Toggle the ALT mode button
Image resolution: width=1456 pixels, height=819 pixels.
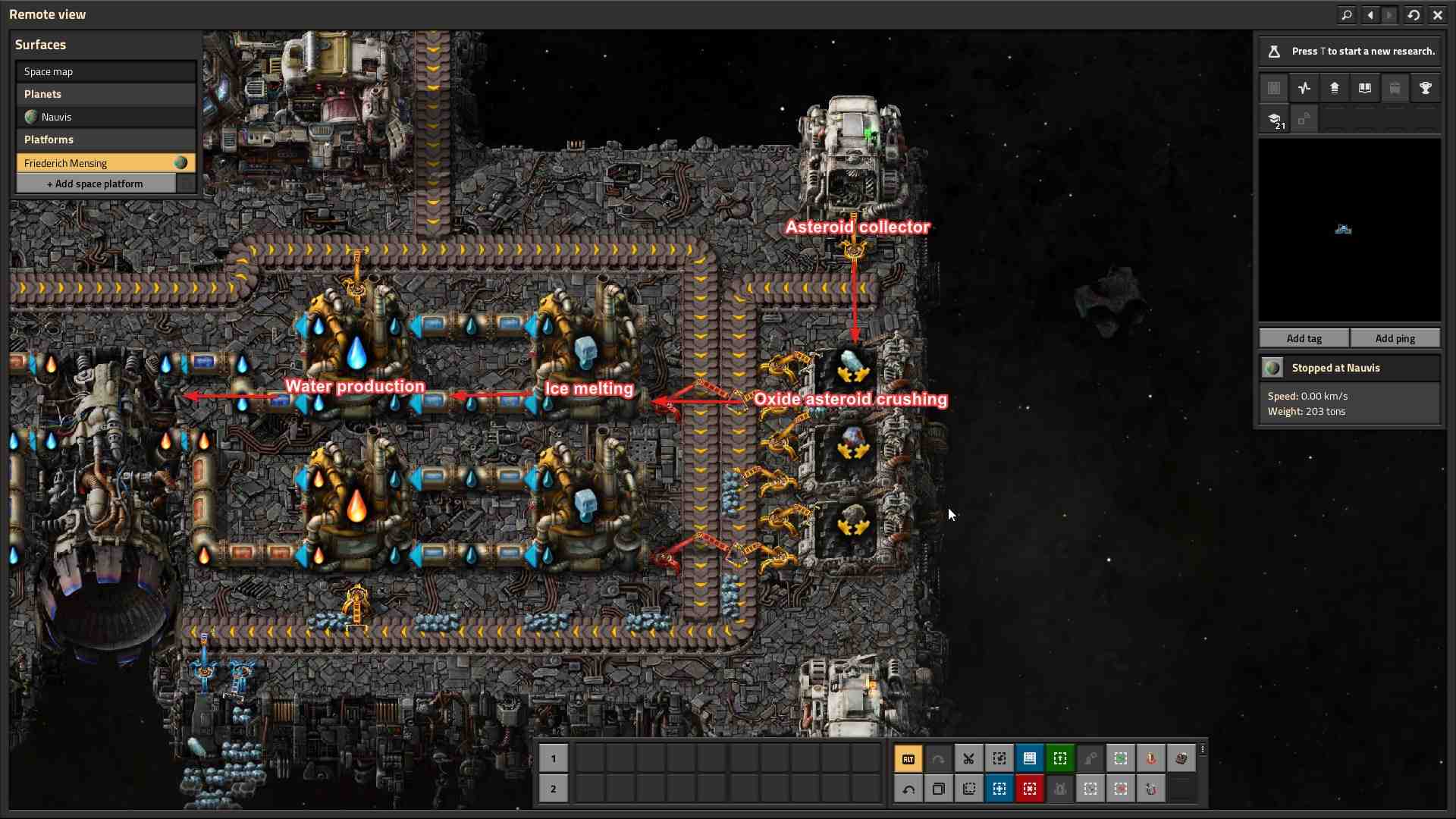click(908, 758)
